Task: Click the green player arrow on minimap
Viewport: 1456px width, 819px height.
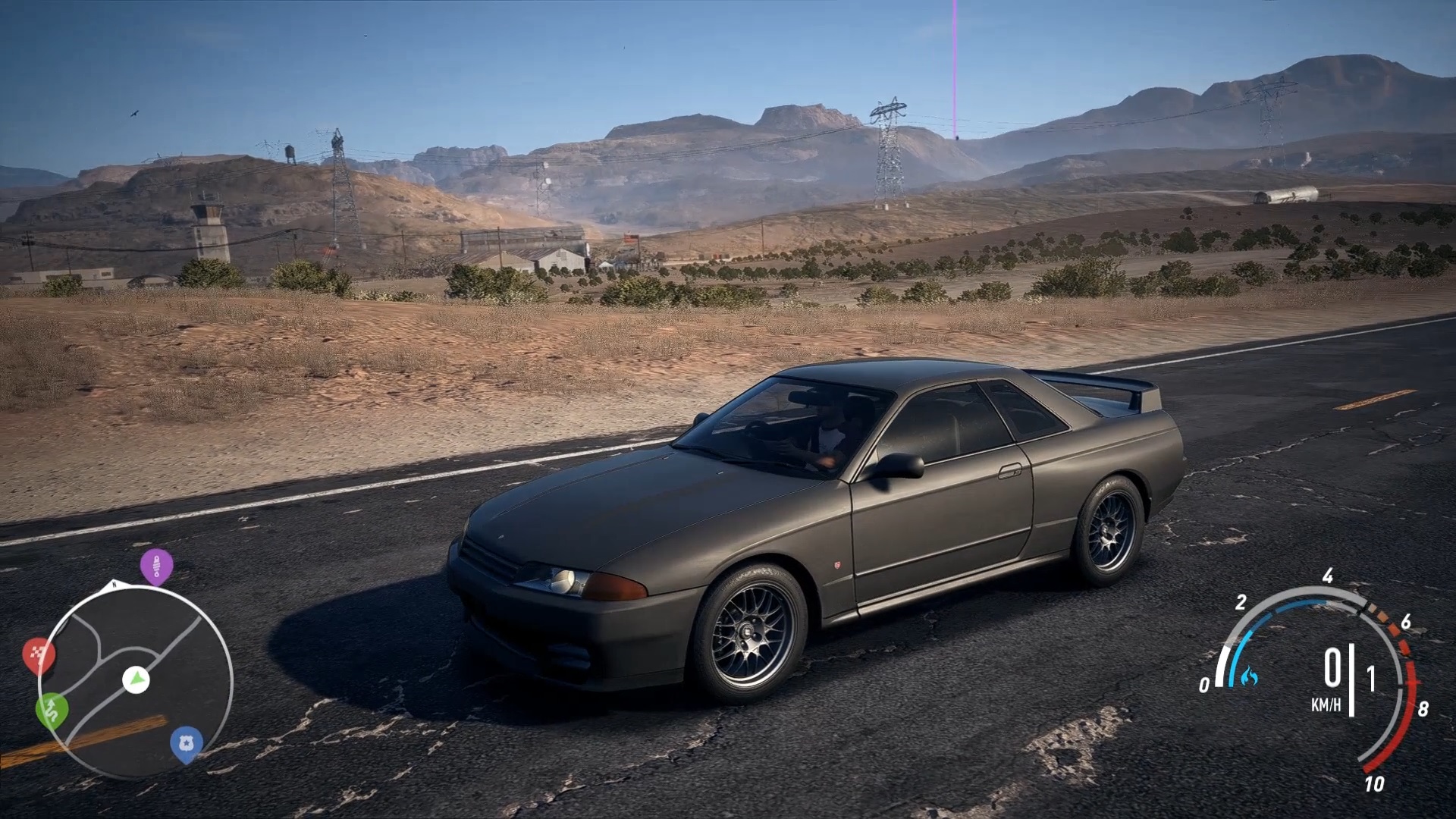Action: (x=136, y=679)
